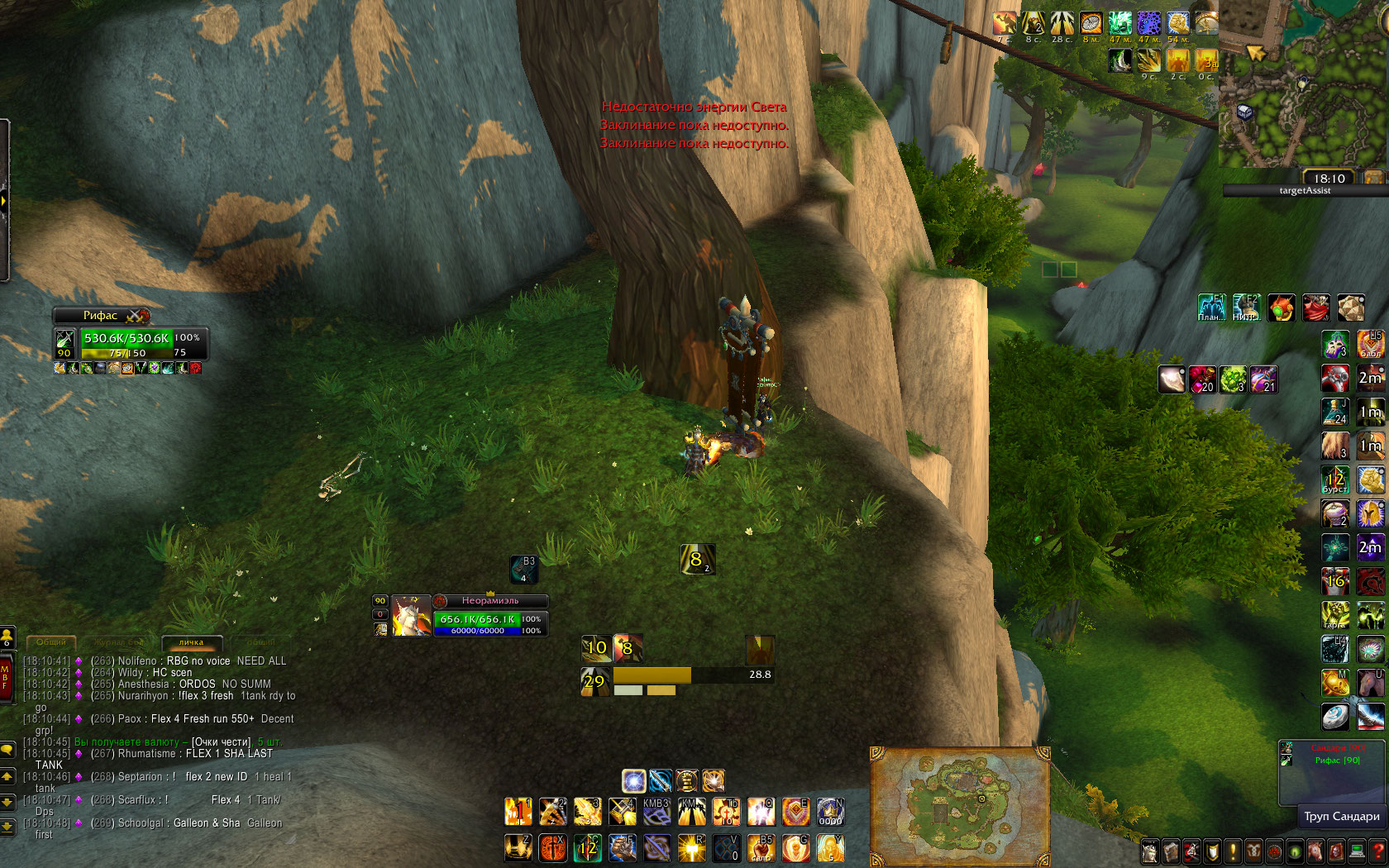1389x868 pixels.
Task: Activate the golden shield ability on key E
Action: click(795, 812)
